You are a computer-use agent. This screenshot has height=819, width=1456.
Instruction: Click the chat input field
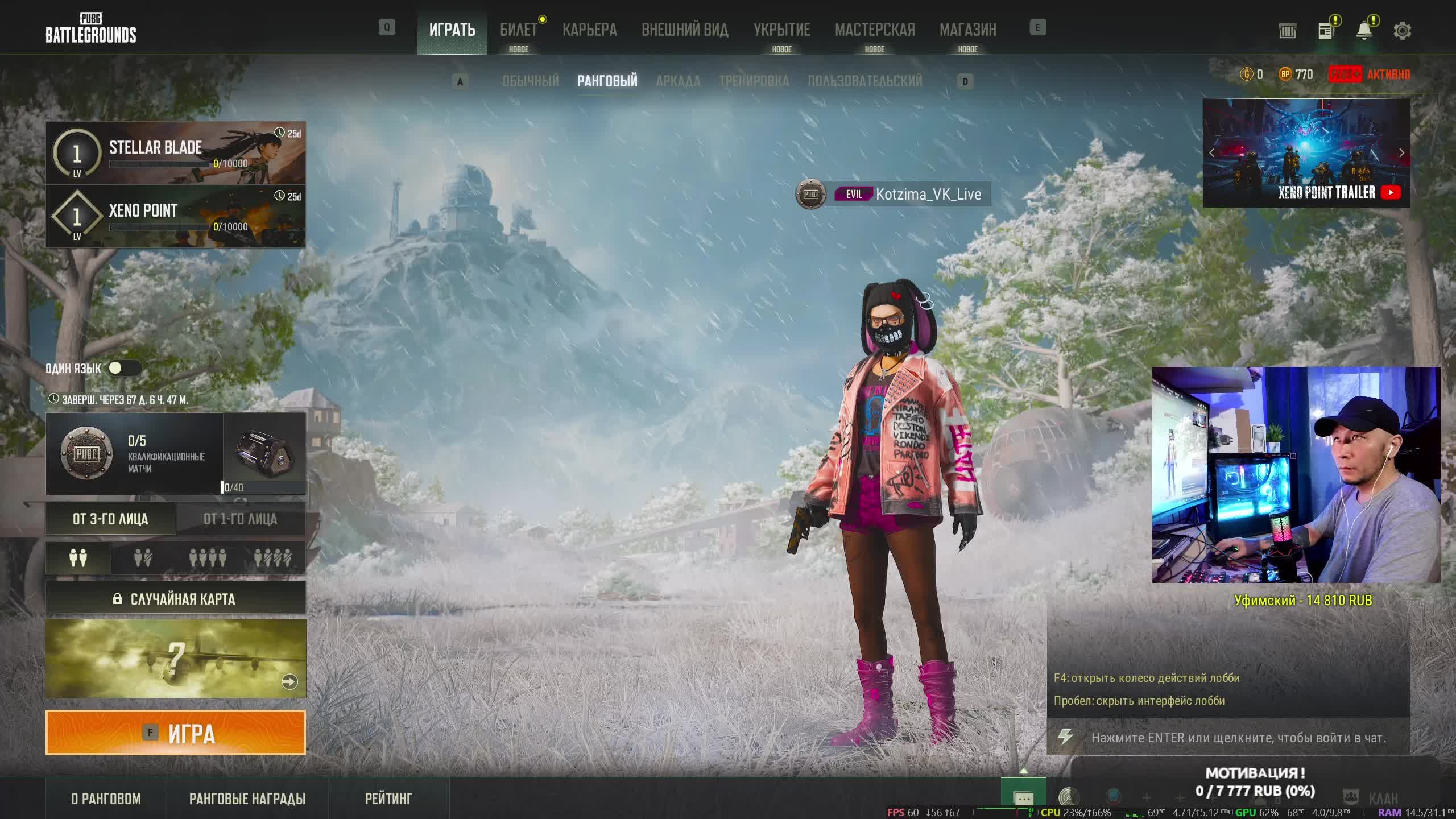coord(1238,738)
